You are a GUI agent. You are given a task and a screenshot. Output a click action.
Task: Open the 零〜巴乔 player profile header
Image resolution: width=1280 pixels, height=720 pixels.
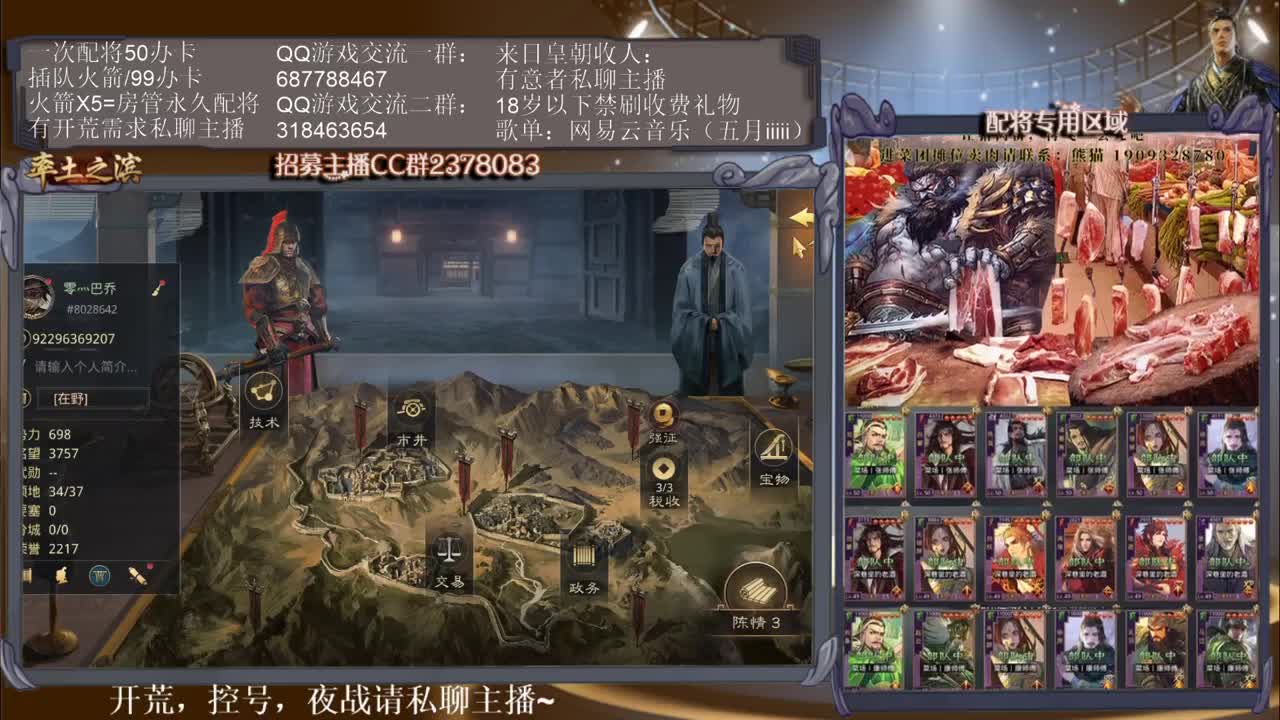coord(90,286)
